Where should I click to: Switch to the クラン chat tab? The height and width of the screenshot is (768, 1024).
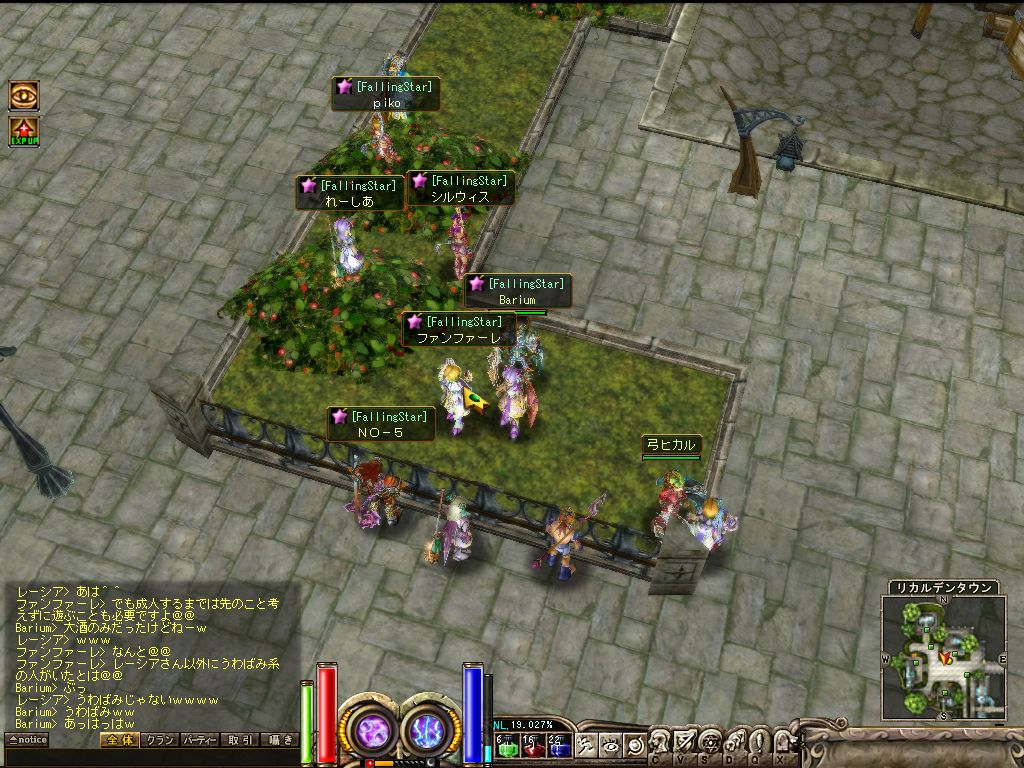(159, 740)
